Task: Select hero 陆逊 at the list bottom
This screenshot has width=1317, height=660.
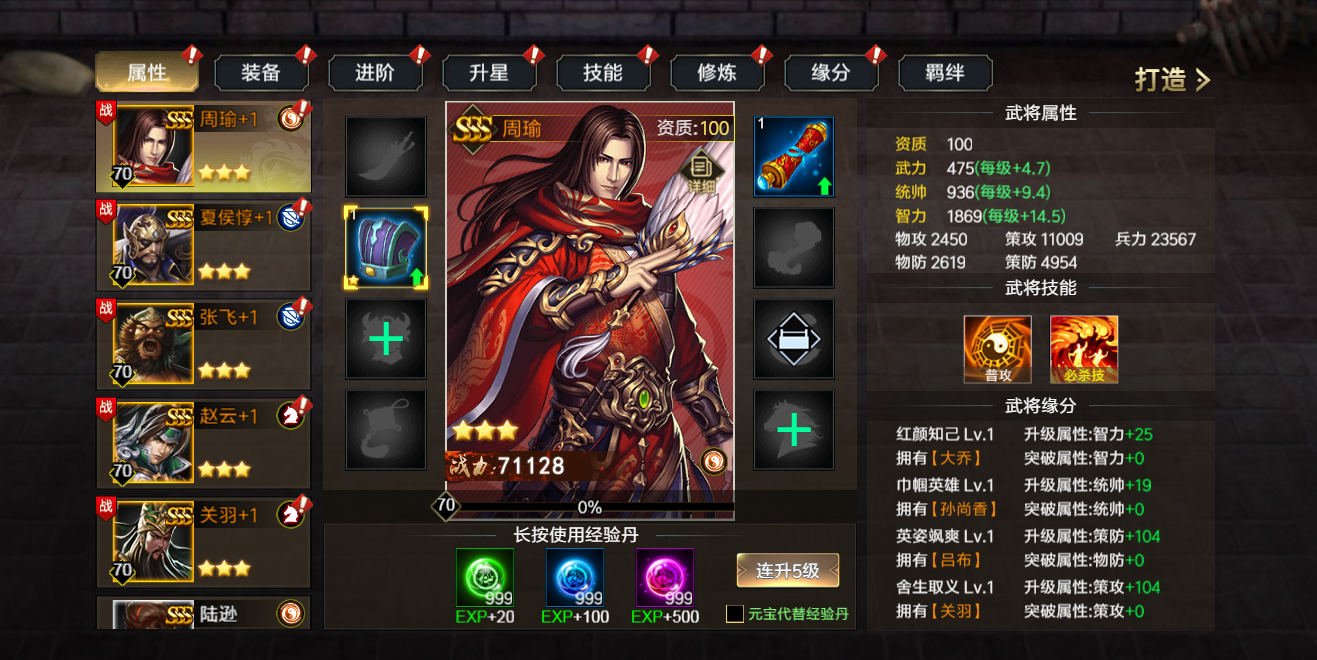Action: coord(203,613)
